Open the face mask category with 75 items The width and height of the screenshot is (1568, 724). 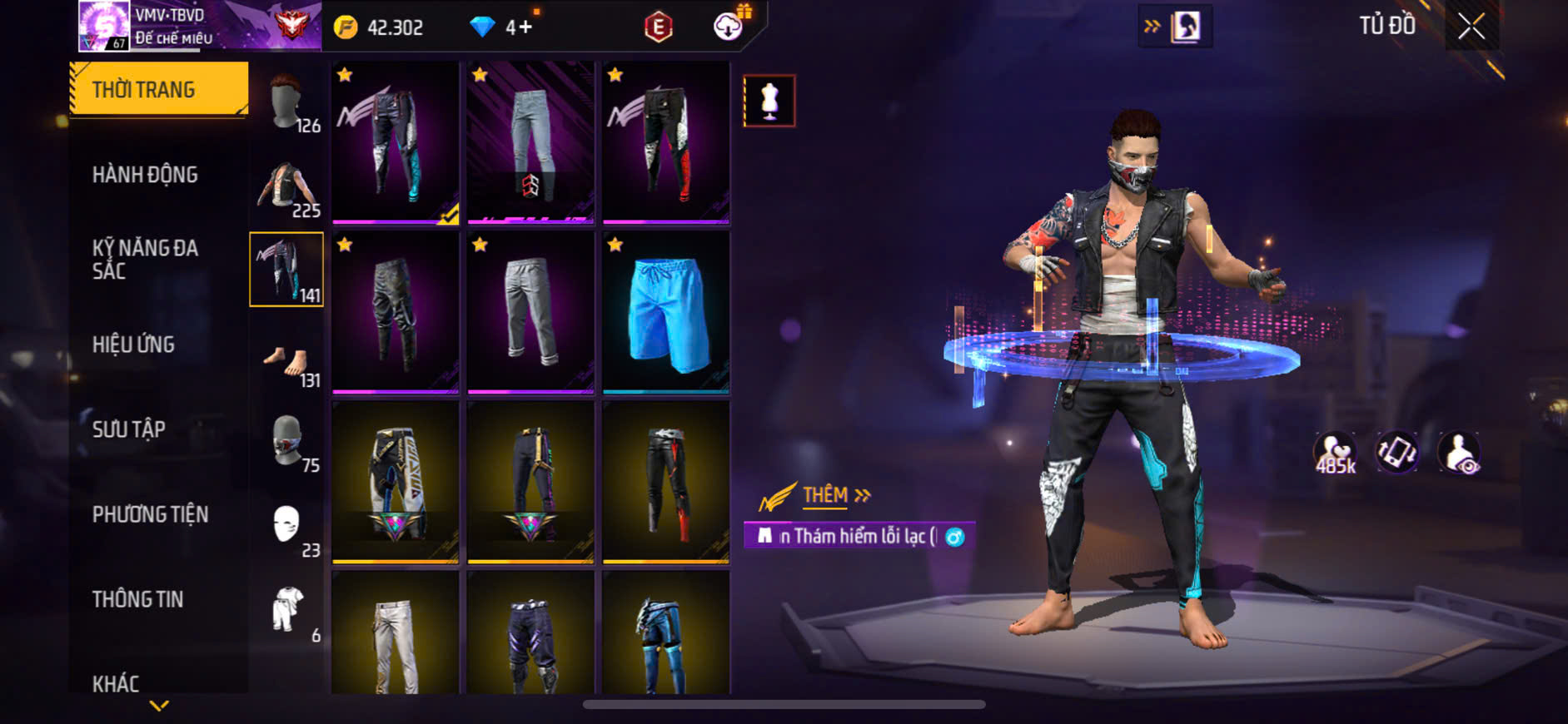click(x=287, y=443)
